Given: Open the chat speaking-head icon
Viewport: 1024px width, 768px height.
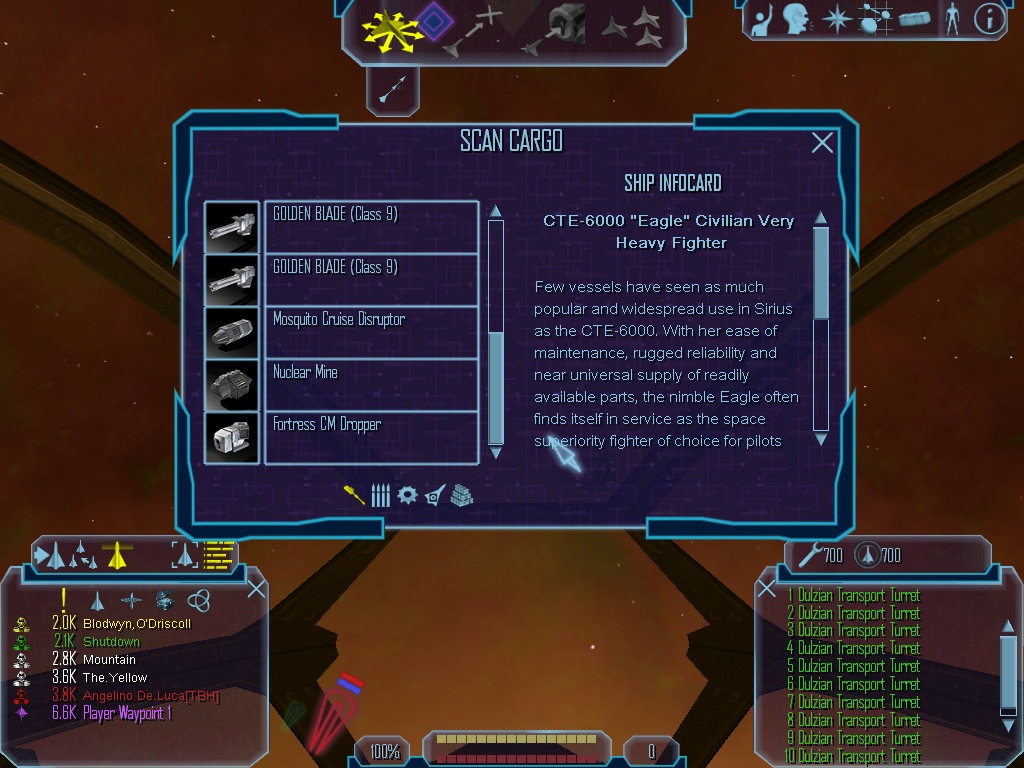Looking at the screenshot, I should [796, 19].
